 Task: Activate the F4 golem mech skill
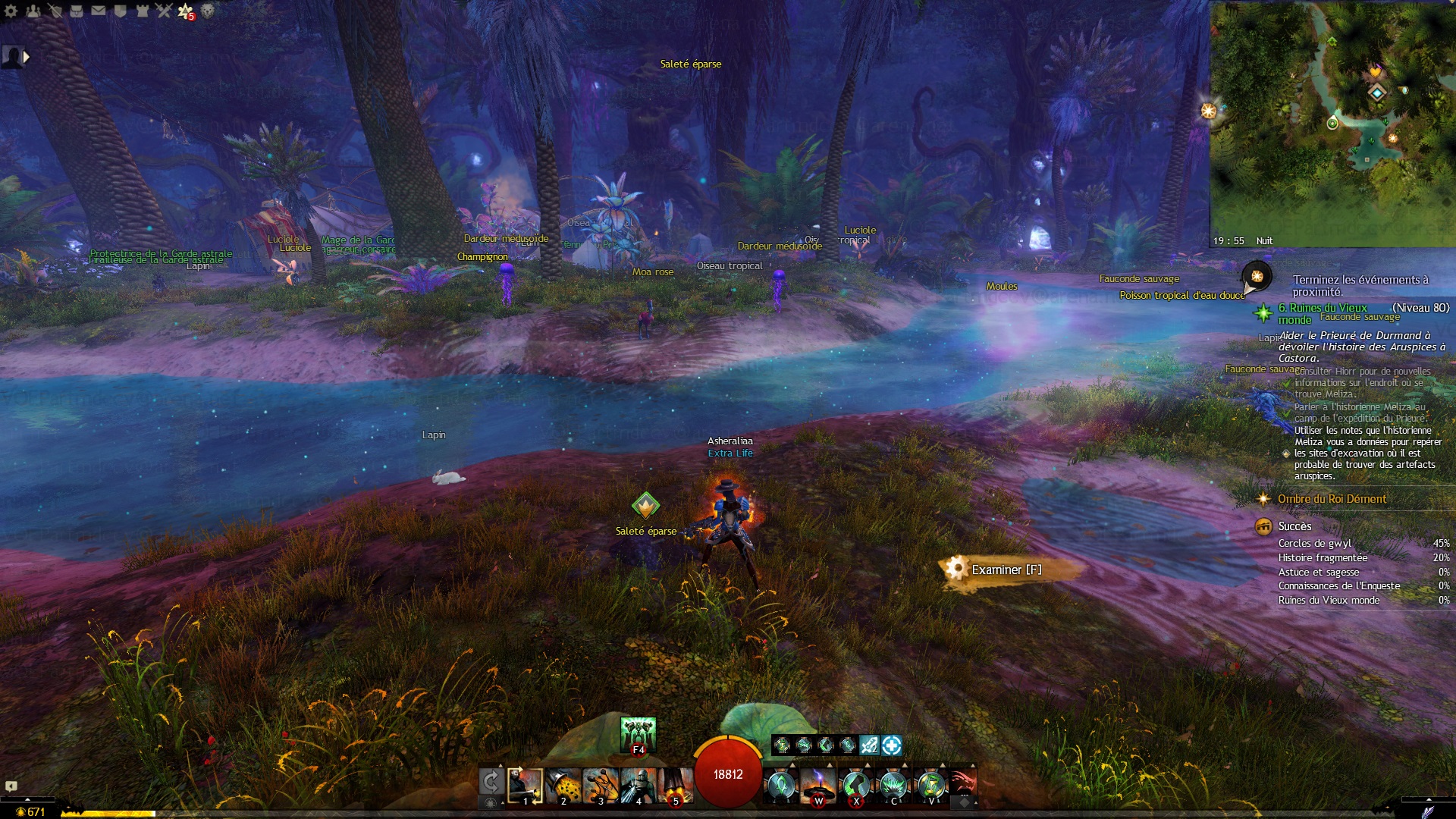click(638, 734)
